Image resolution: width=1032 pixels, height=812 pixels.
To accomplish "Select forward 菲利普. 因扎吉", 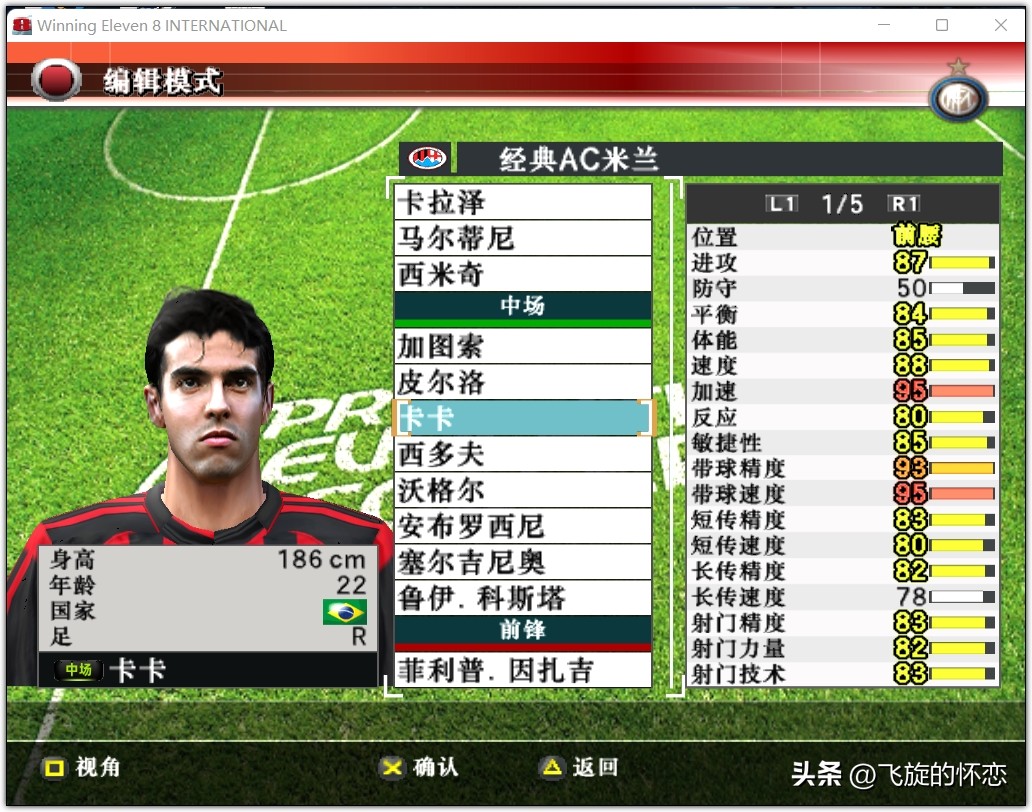I will coord(522,670).
